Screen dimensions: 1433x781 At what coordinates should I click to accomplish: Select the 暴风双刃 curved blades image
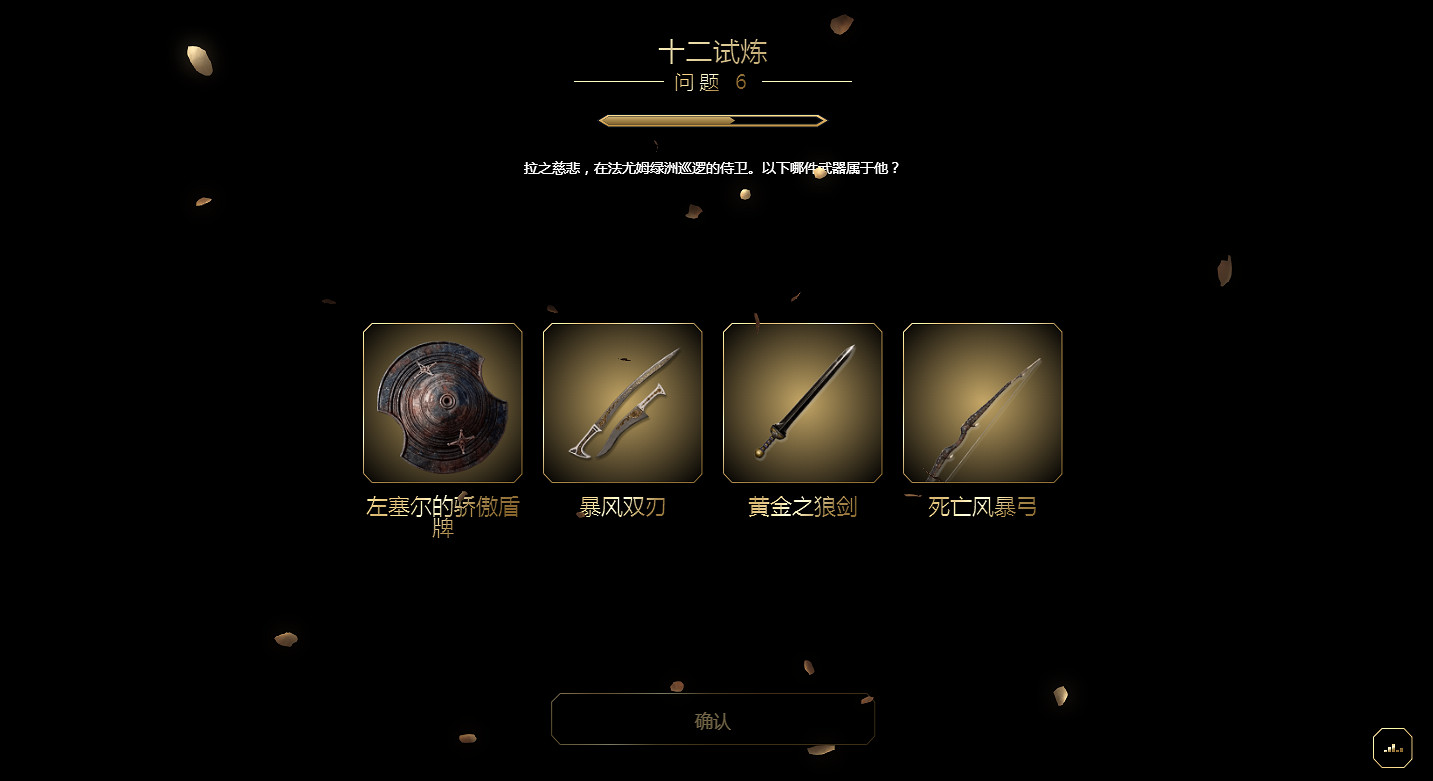click(622, 403)
